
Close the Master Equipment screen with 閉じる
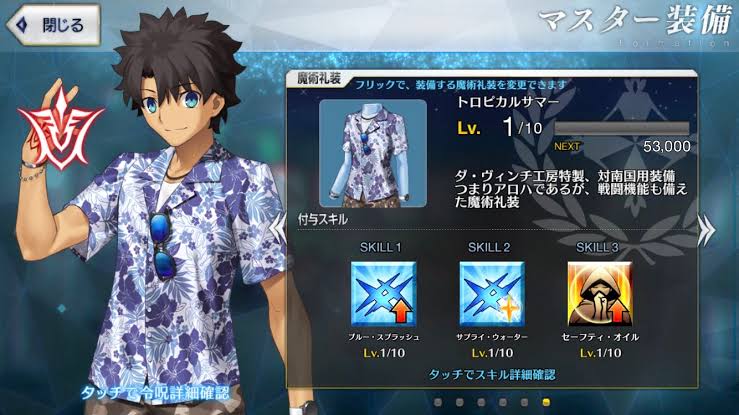[52, 24]
